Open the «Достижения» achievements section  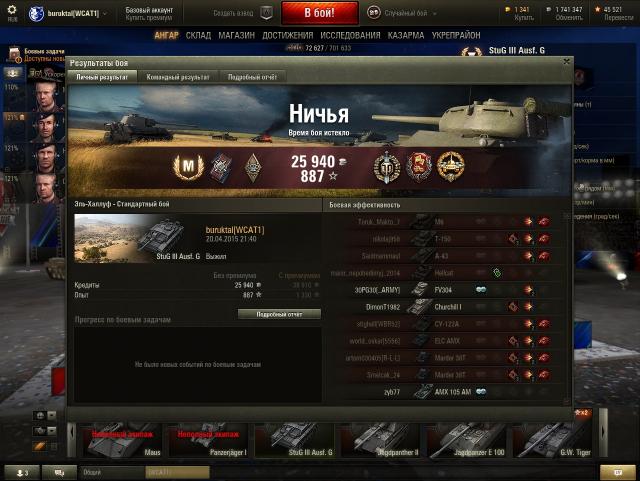click(287, 34)
